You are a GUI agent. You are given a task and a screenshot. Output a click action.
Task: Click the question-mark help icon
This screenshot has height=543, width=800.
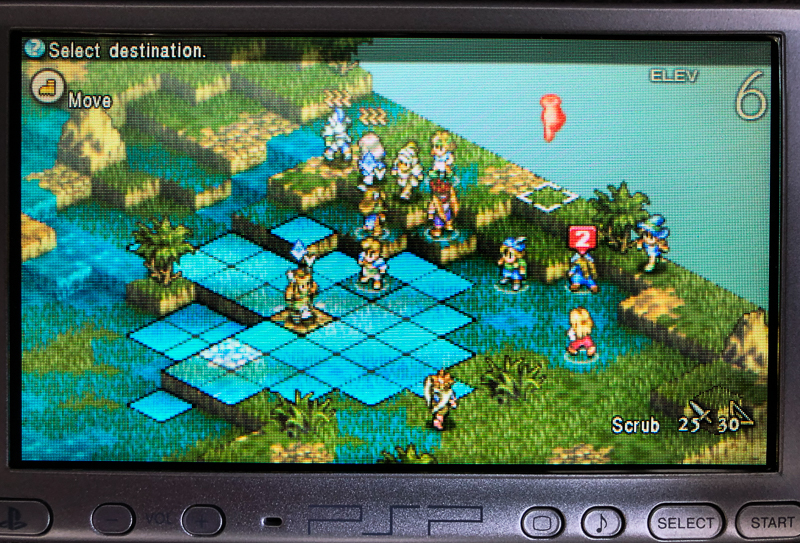[36, 48]
